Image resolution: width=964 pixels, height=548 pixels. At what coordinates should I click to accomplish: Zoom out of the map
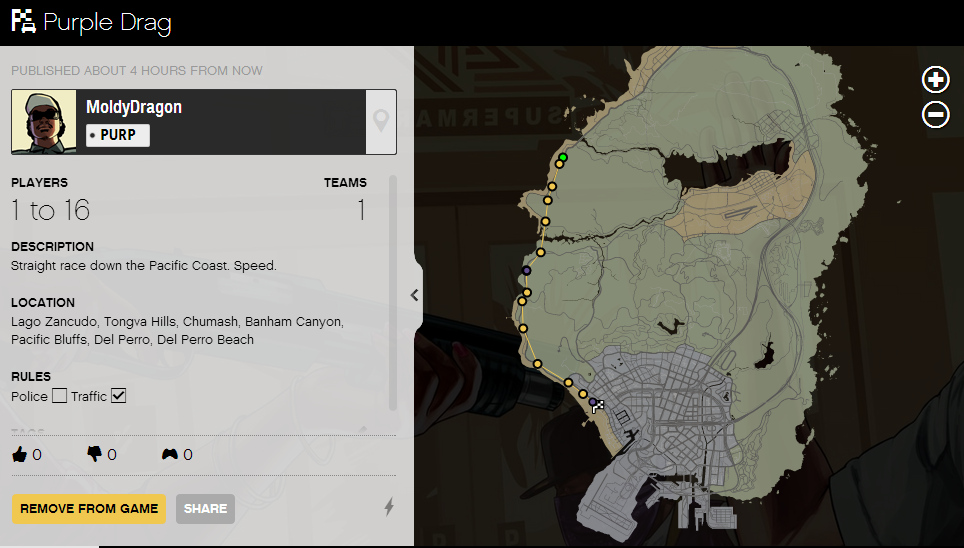(x=935, y=115)
